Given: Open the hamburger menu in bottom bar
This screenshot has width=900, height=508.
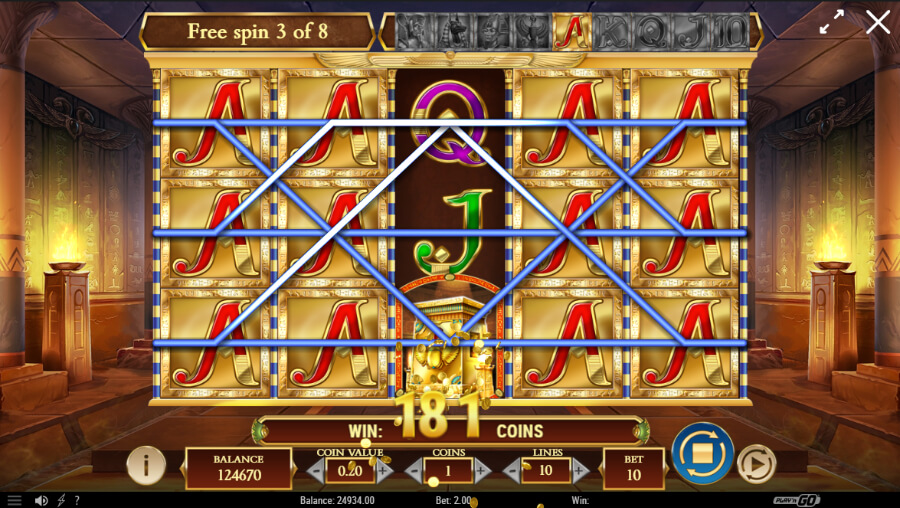Looking at the screenshot, I should click(14, 500).
